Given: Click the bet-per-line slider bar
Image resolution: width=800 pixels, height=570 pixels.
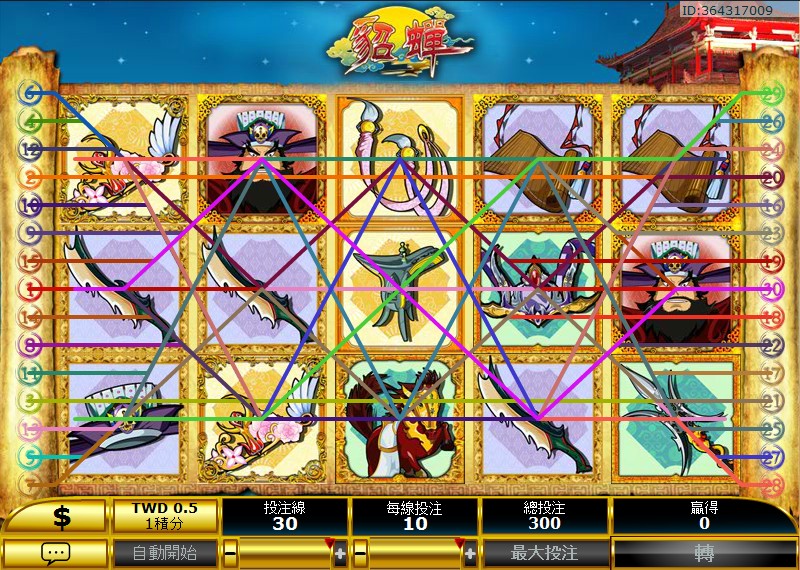Looking at the screenshot, I should (x=415, y=552).
